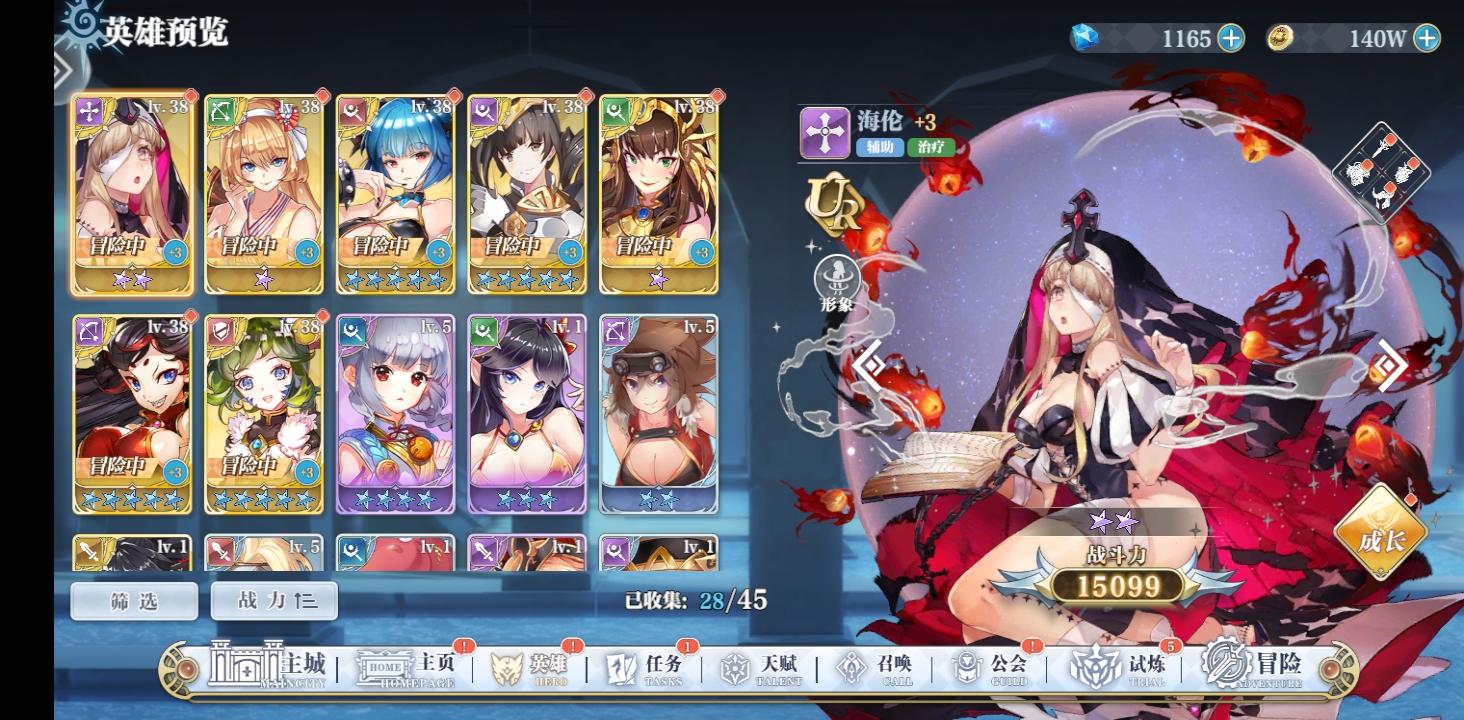Click the UR rarity emblem
The image size is (1464, 720).
tap(832, 207)
